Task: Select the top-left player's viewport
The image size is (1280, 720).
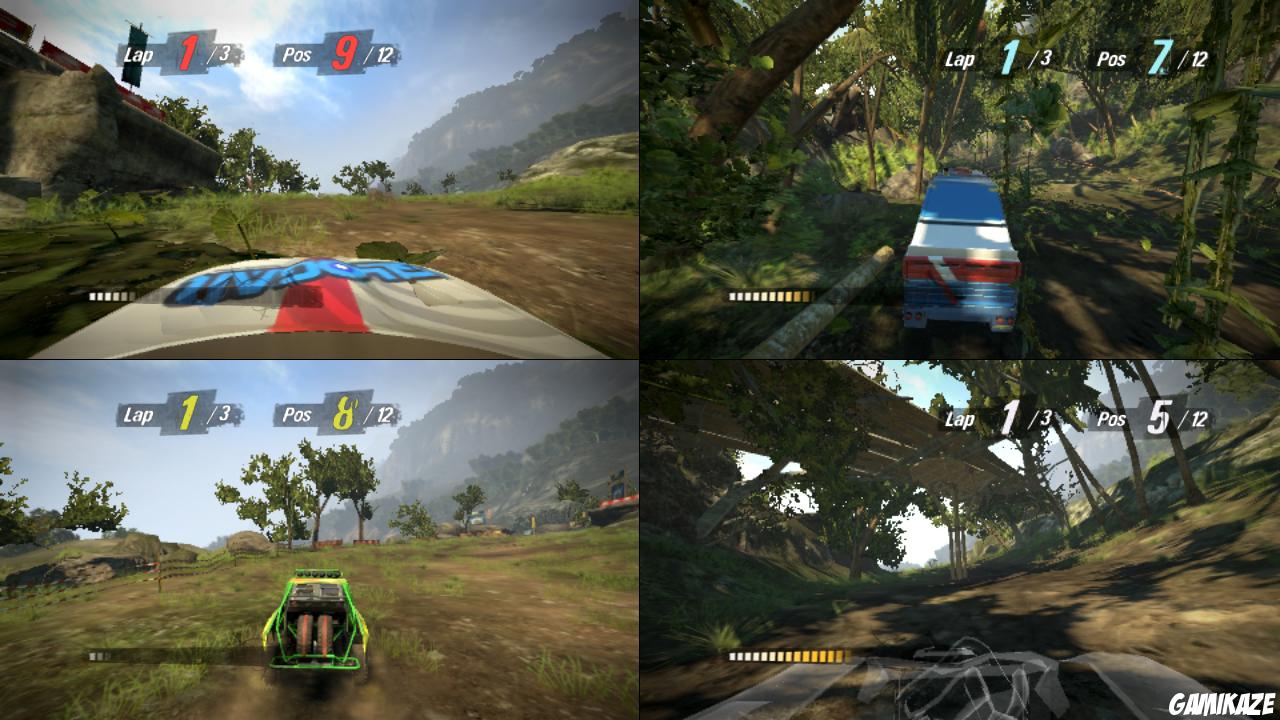Action: 320,180
